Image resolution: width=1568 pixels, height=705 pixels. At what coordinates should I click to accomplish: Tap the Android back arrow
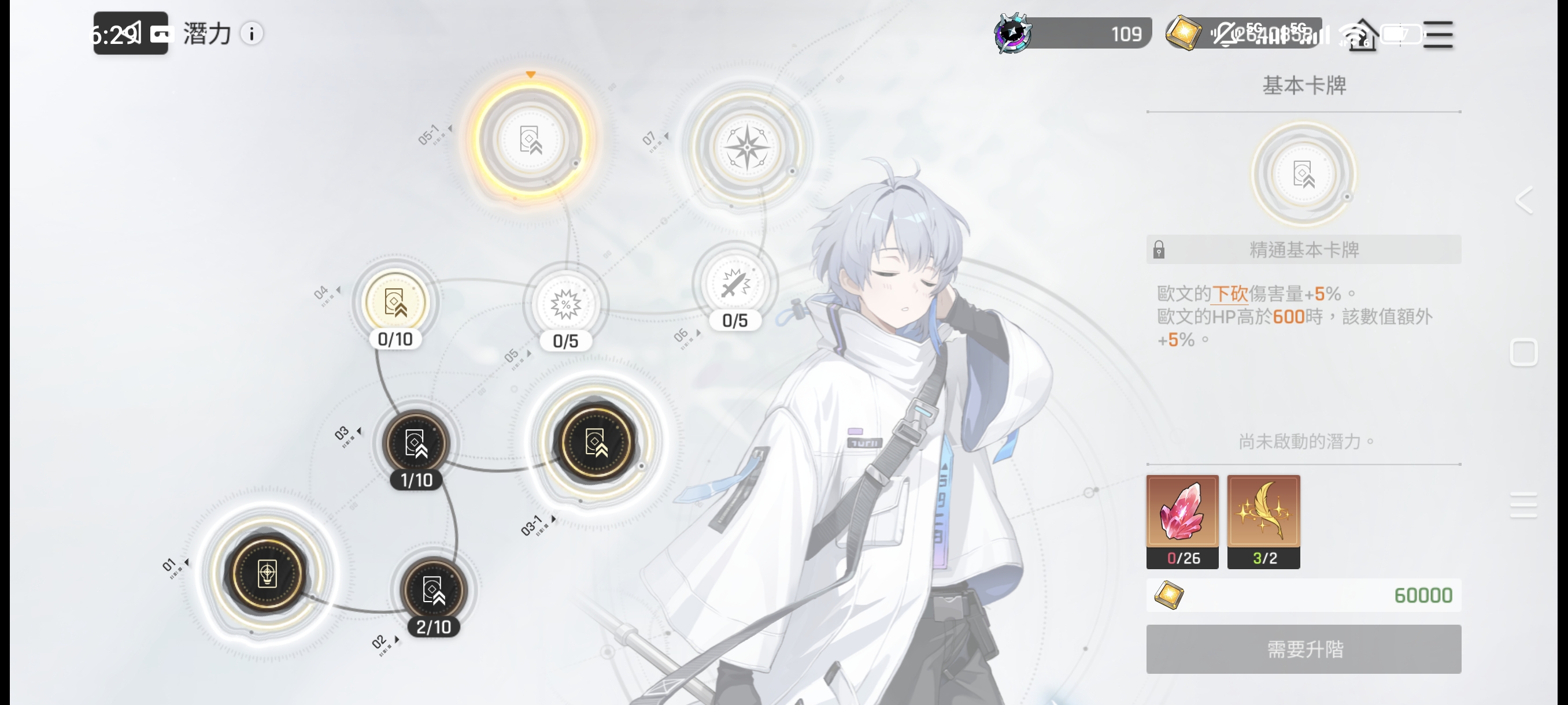1523,200
